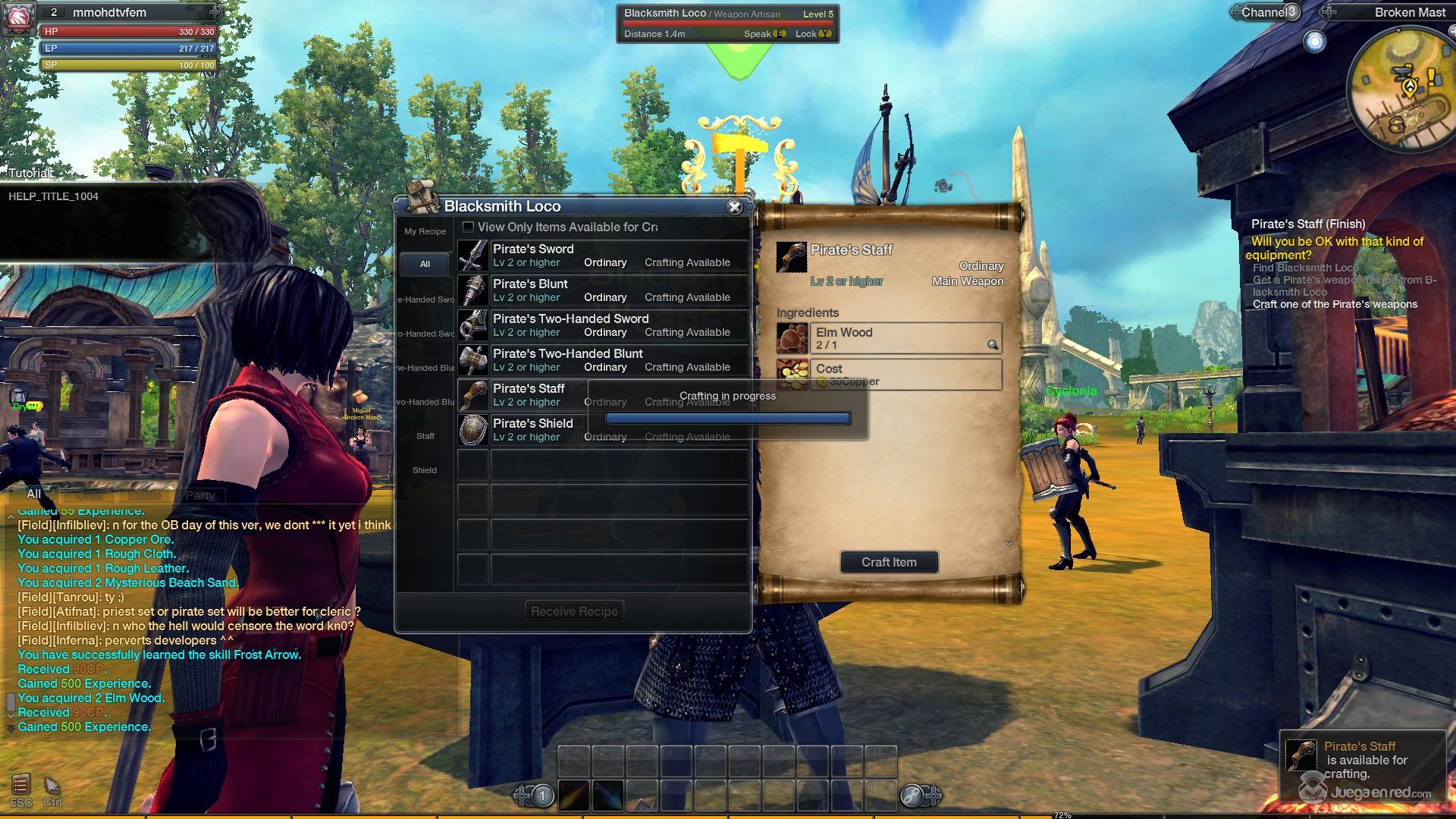Viewport: 1456px width, 819px height.
Task: Select the Pirate's Two-Handed Blunt hammer icon
Action: [x=472, y=359]
